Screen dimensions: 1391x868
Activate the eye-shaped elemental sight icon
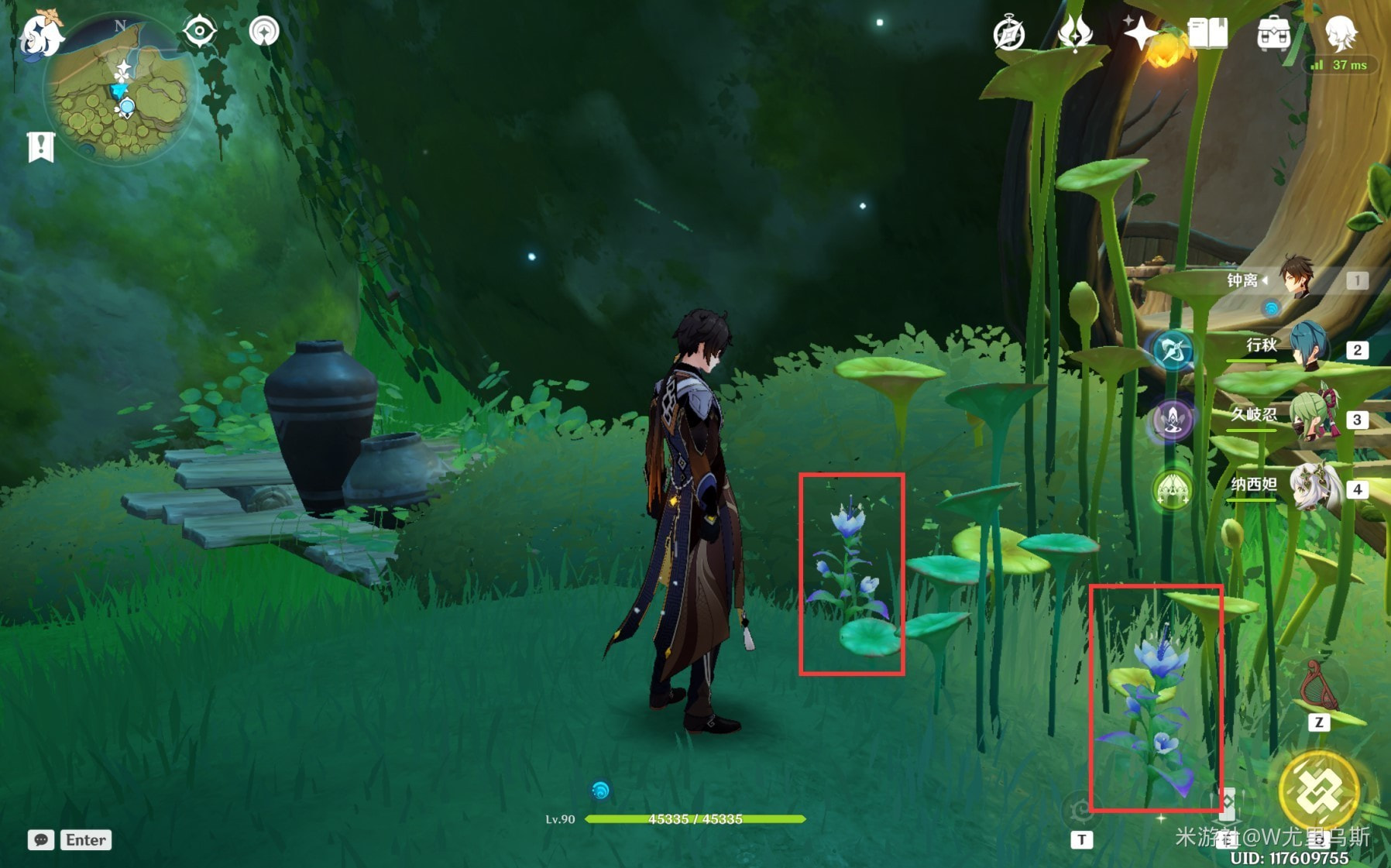[x=199, y=32]
